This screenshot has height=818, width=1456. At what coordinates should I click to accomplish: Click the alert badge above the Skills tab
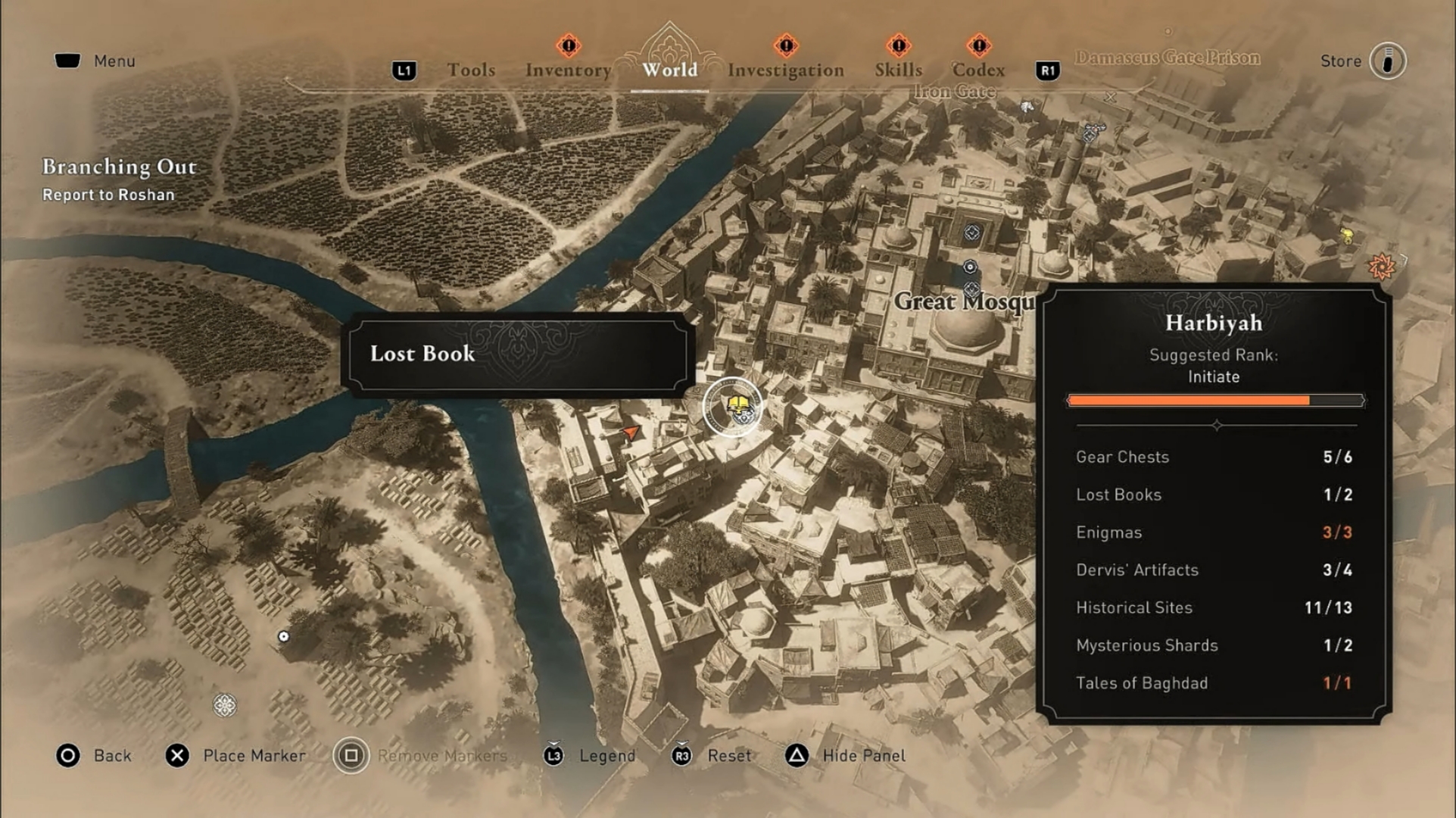click(898, 47)
